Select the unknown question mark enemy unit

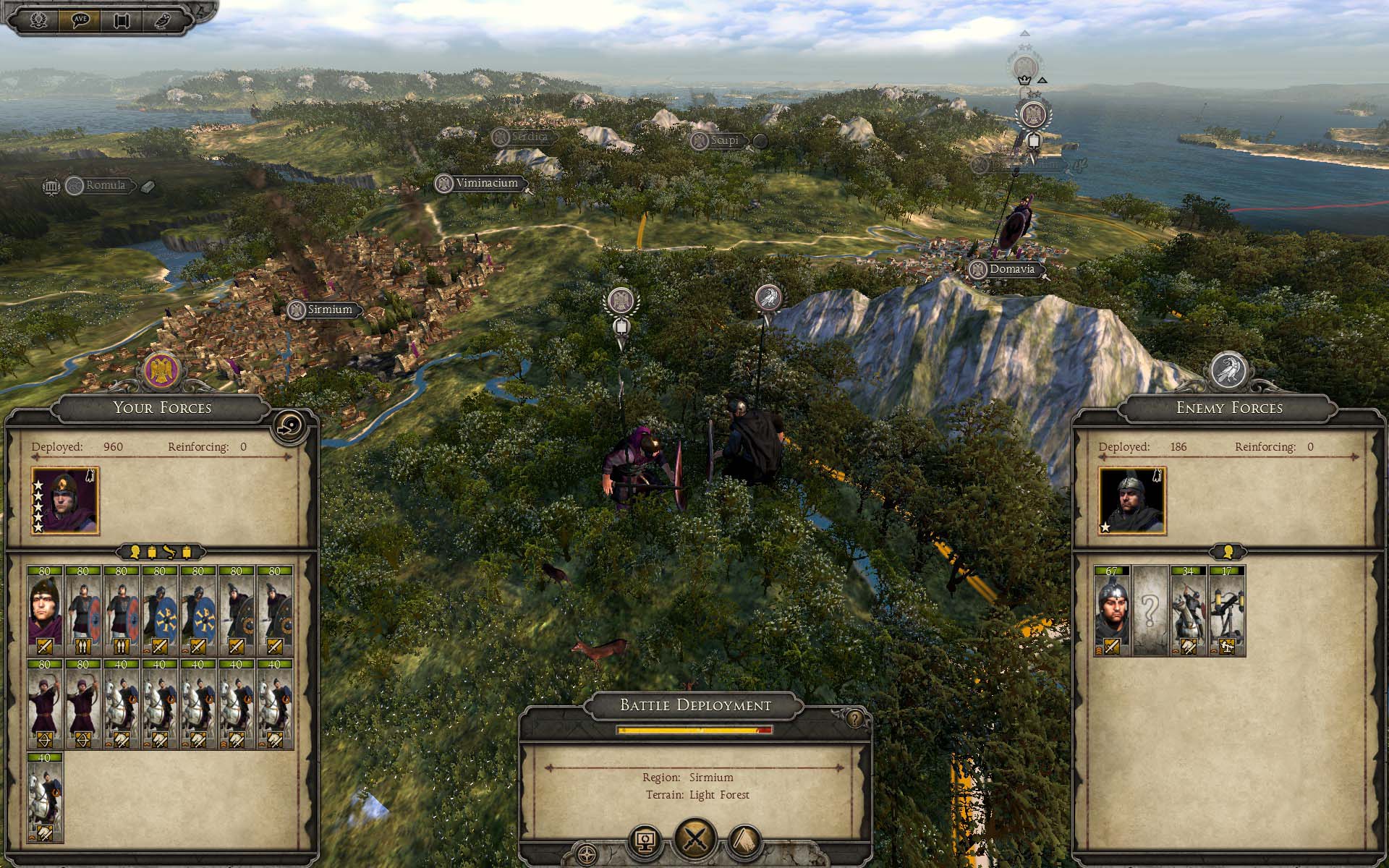(x=1150, y=610)
